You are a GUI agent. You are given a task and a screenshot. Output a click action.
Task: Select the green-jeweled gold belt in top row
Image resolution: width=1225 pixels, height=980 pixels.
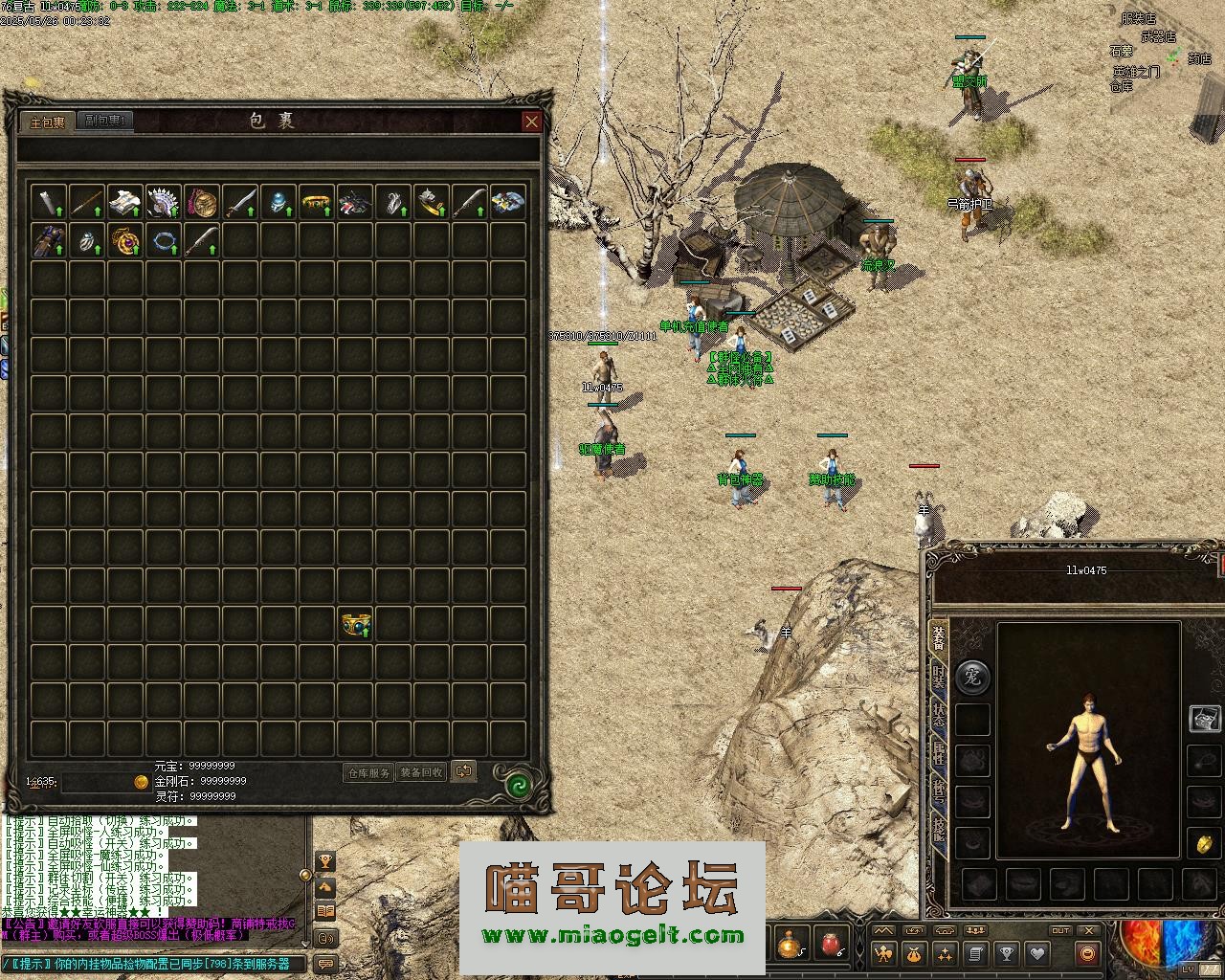[316, 202]
